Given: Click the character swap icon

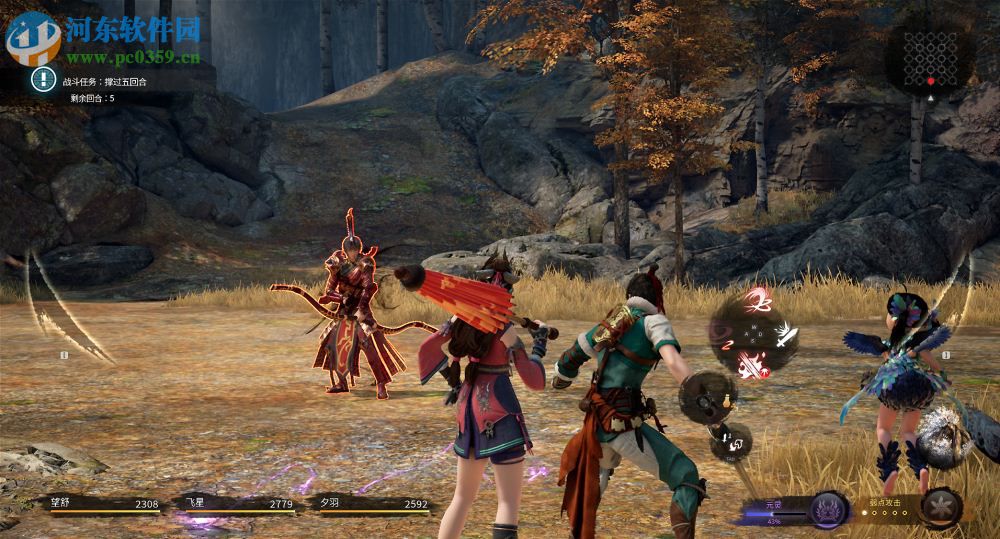Looking at the screenshot, I should click(x=733, y=440).
